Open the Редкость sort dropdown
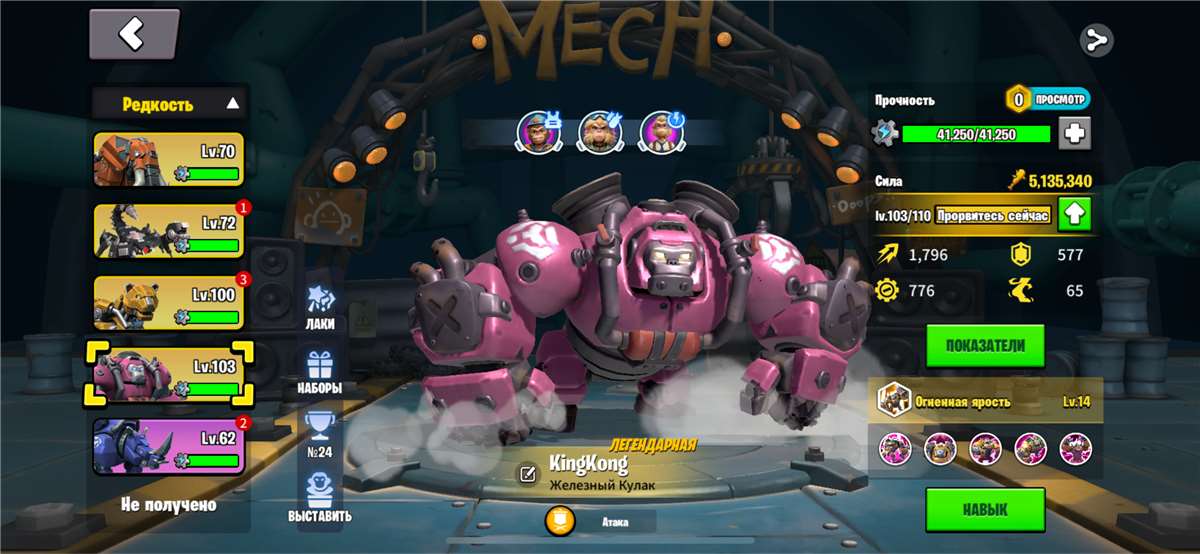 coord(168,103)
